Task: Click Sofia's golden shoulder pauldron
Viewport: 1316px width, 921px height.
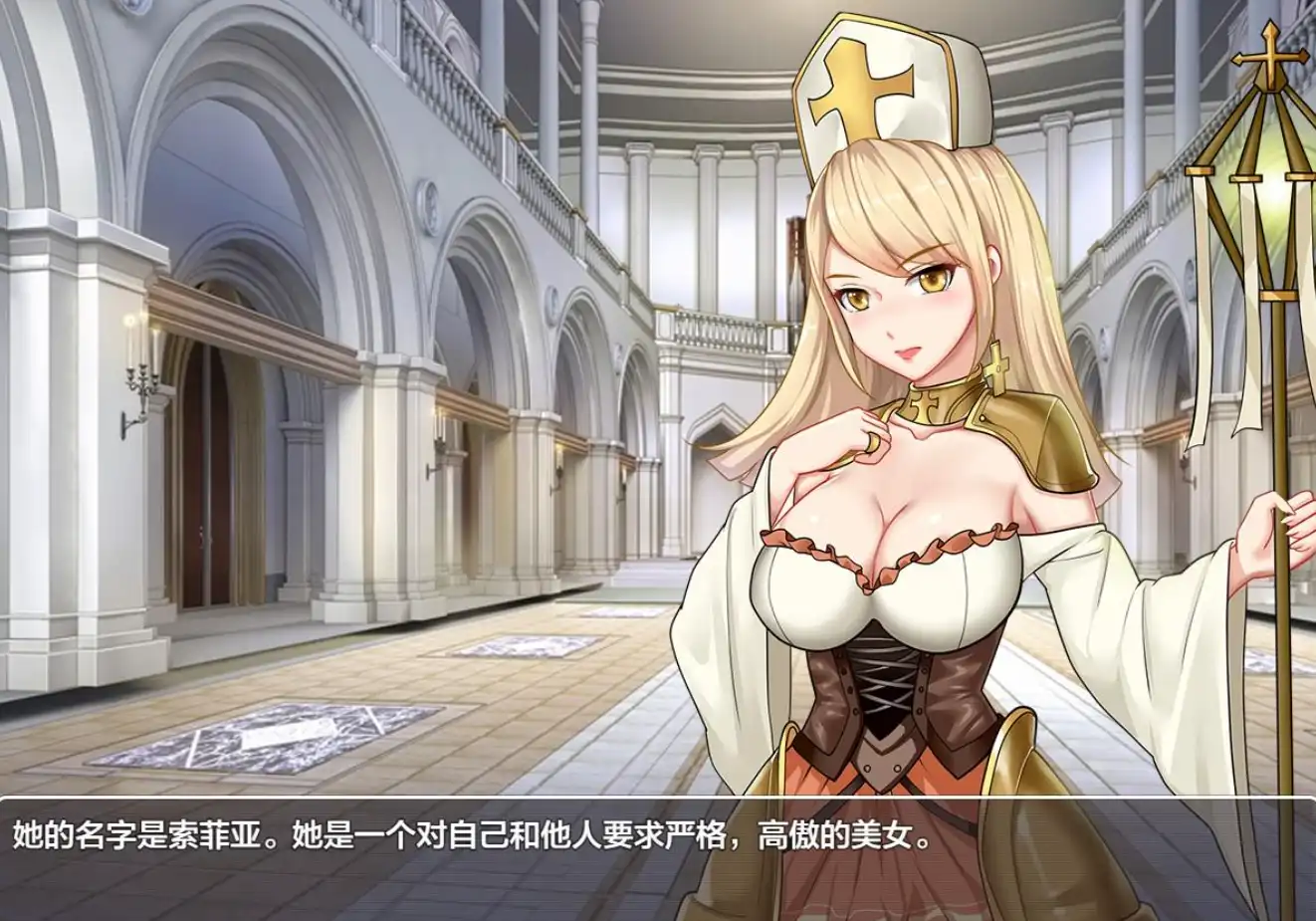Action: [1040, 438]
